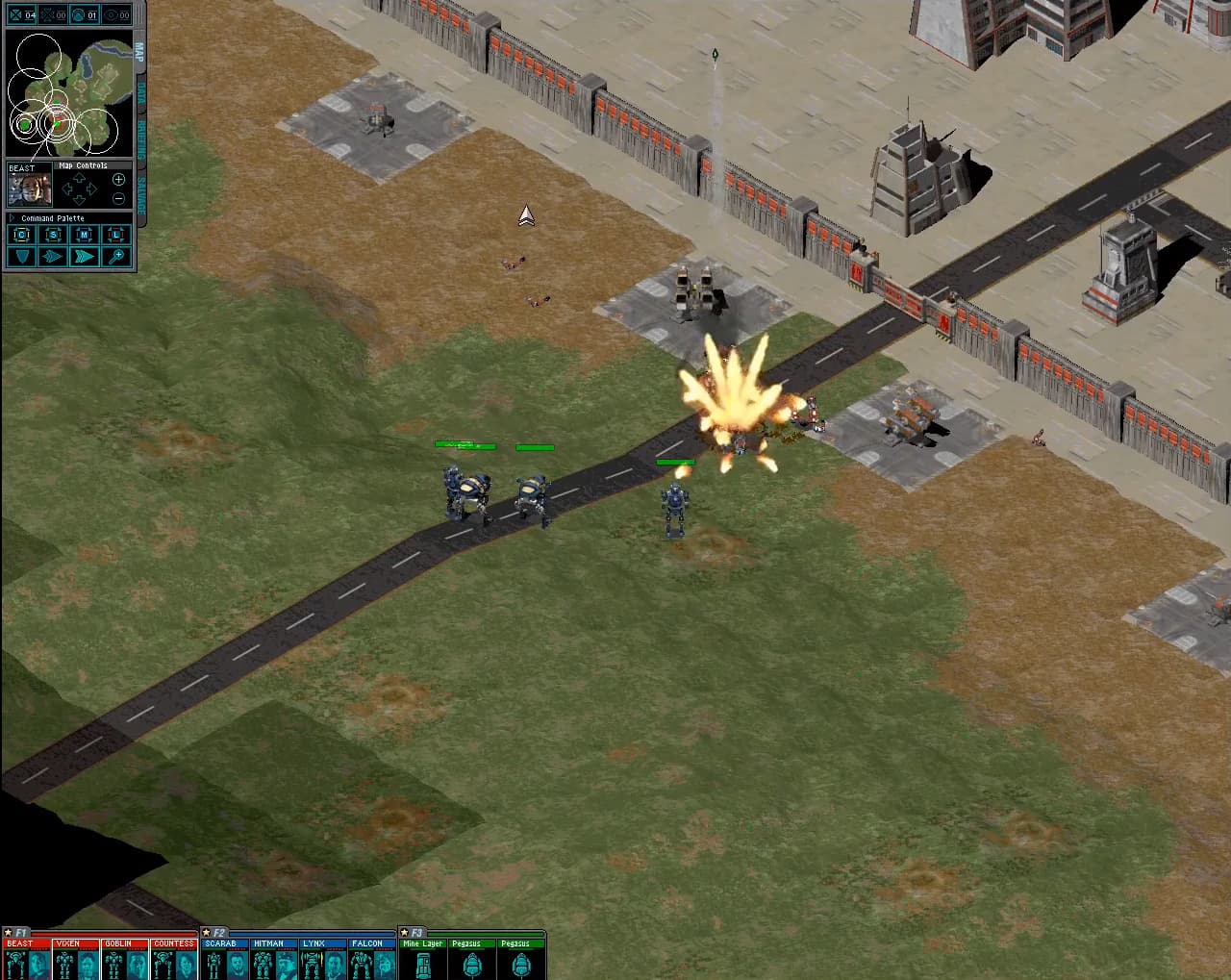The image size is (1231, 980).
Task: Activate the S command button
Action: click(x=53, y=235)
